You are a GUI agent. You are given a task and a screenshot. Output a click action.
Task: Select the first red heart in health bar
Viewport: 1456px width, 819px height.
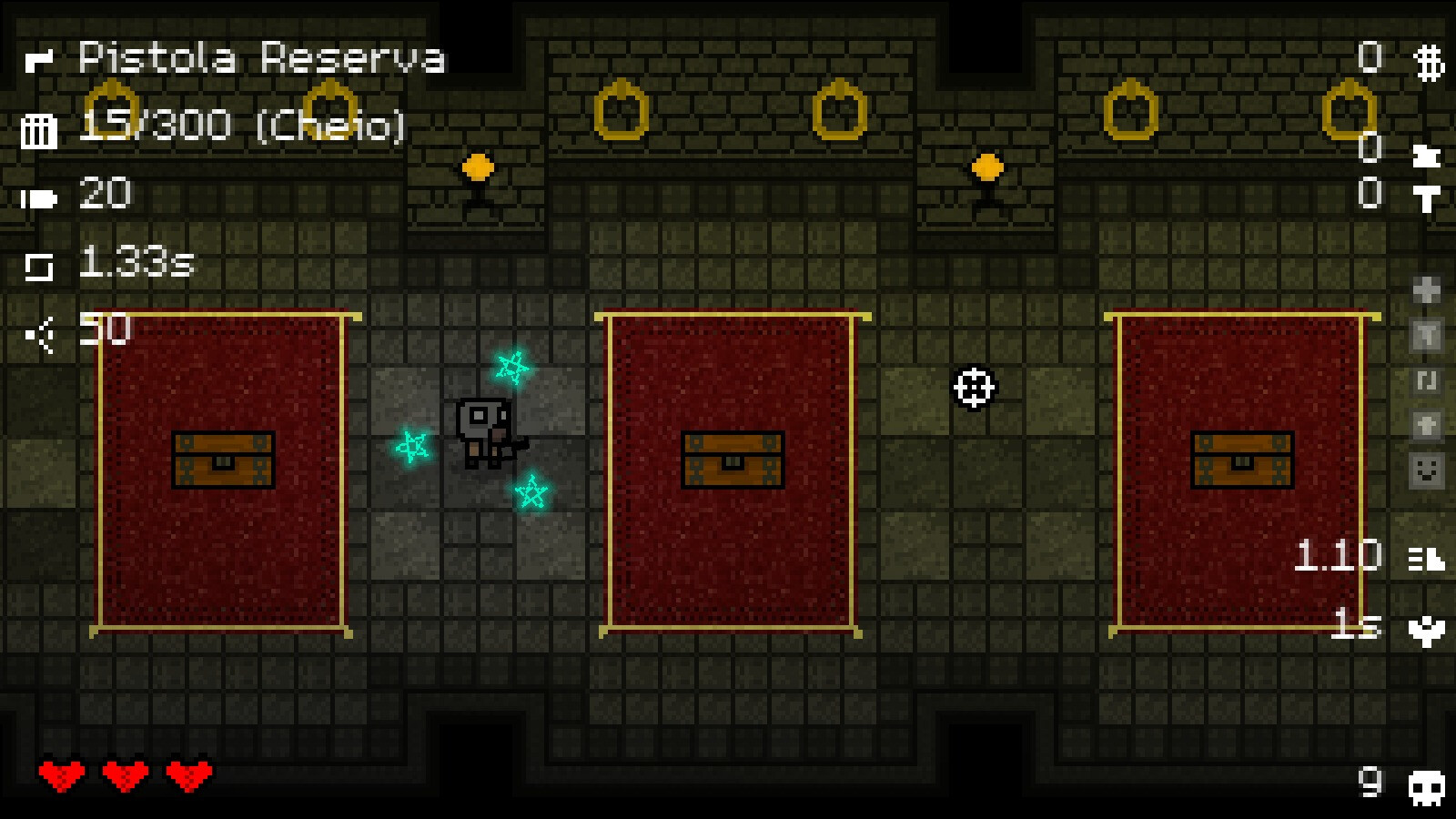[x=62, y=775]
